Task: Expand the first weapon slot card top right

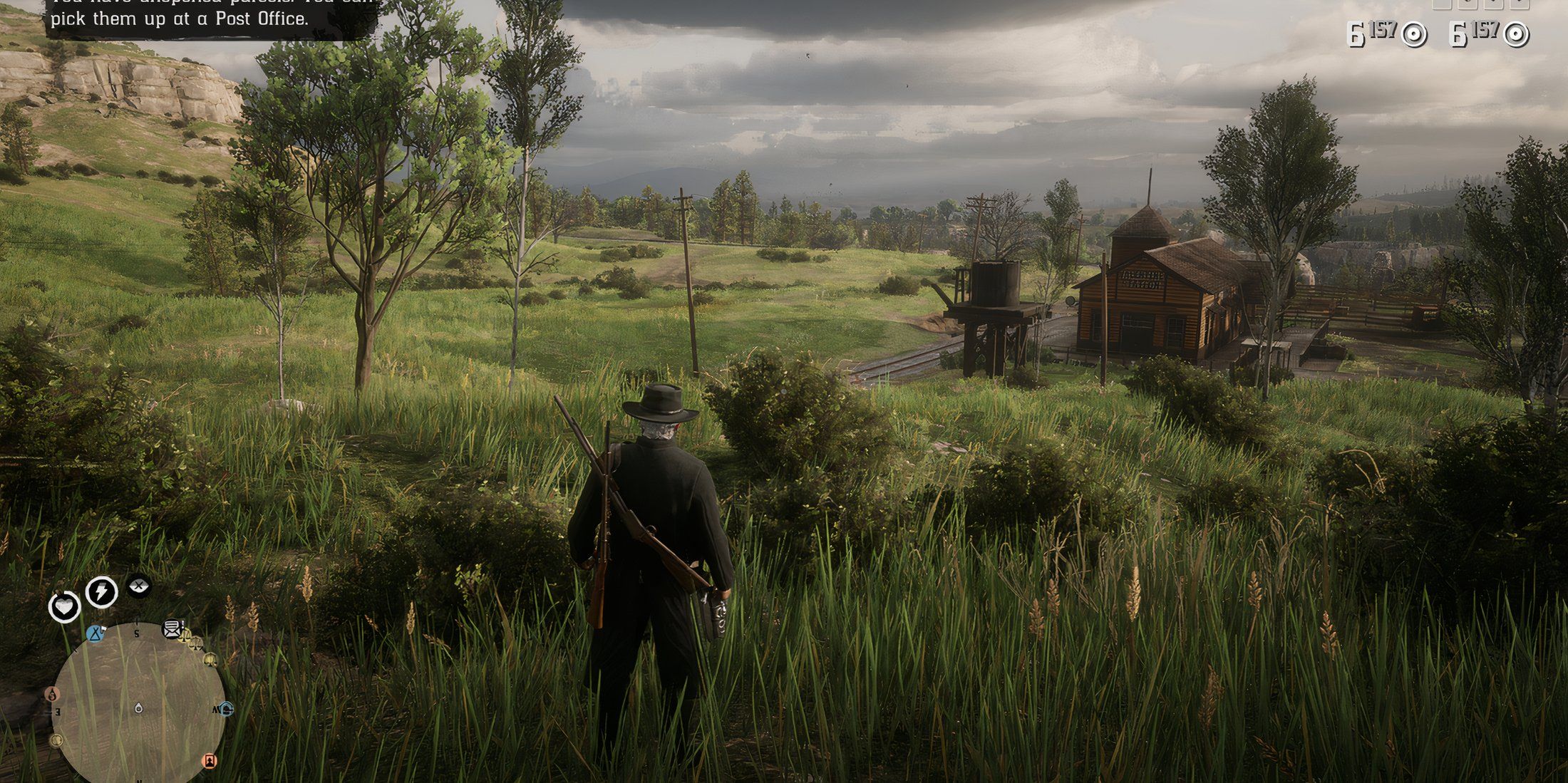Action: click(x=1442, y=6)
